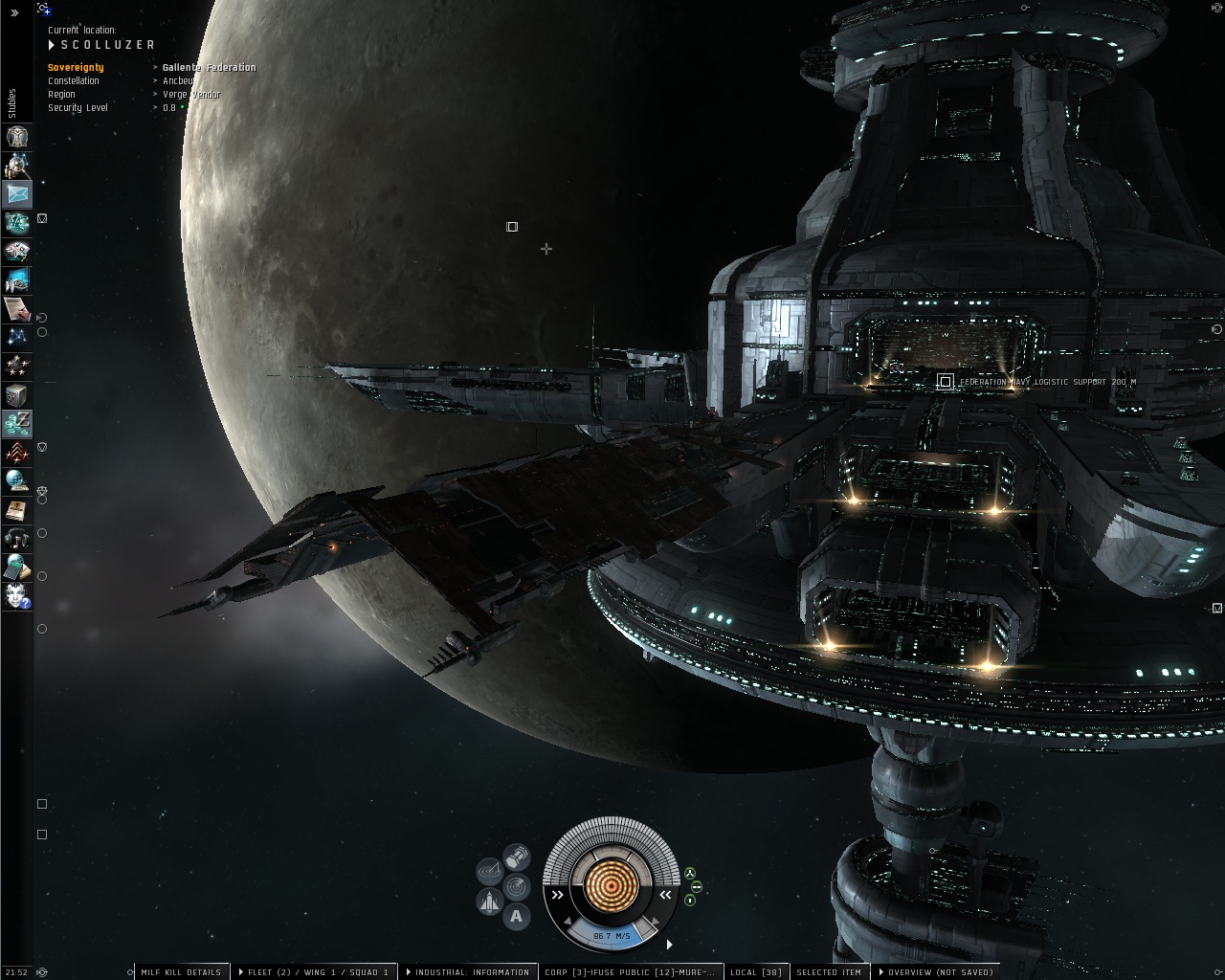The image size is (1225, 980).
Task: Open the Local [38] chat tab
Action: (756, 972)
